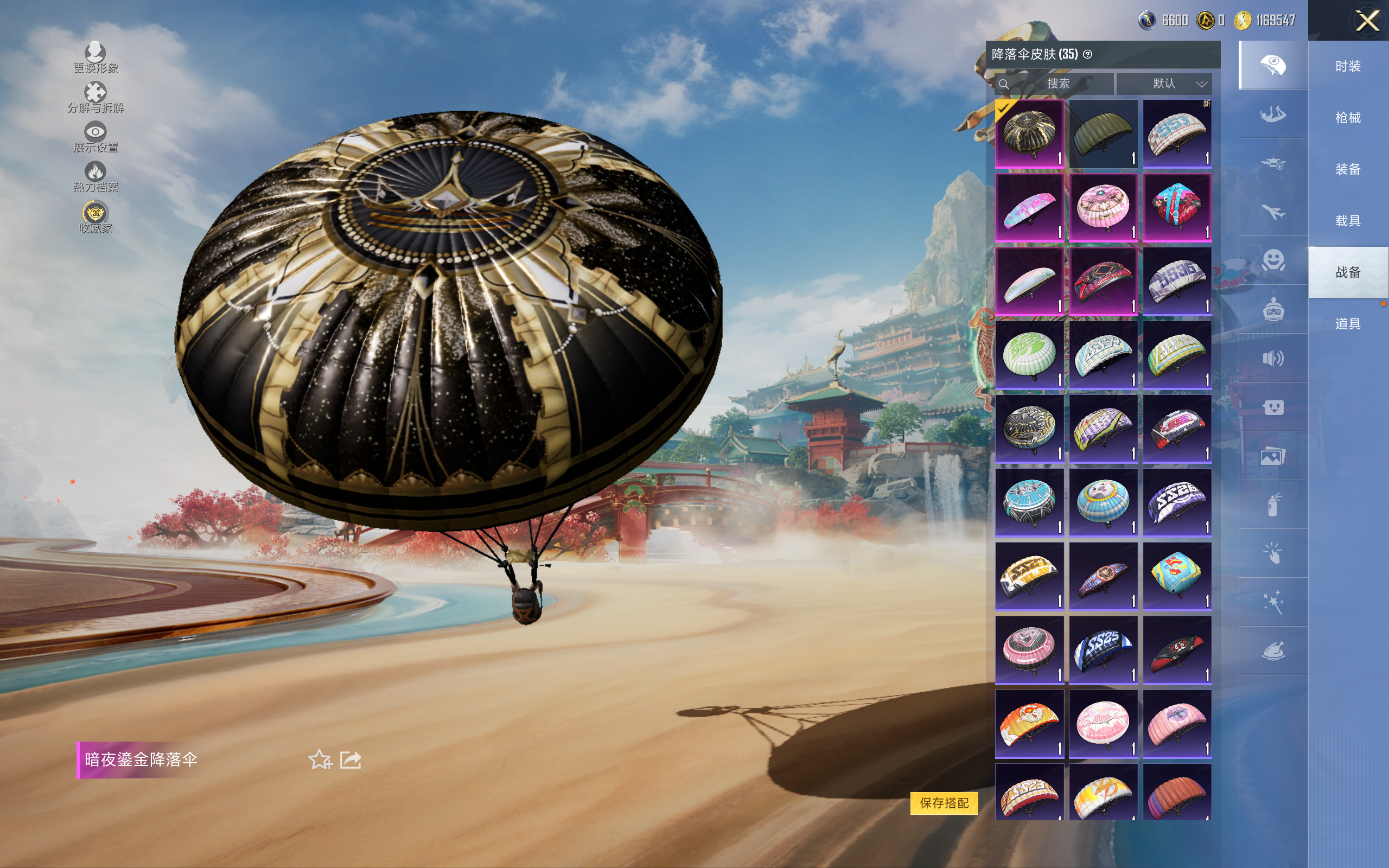Click the 保存搭配 save loadout button

point(944,802)
